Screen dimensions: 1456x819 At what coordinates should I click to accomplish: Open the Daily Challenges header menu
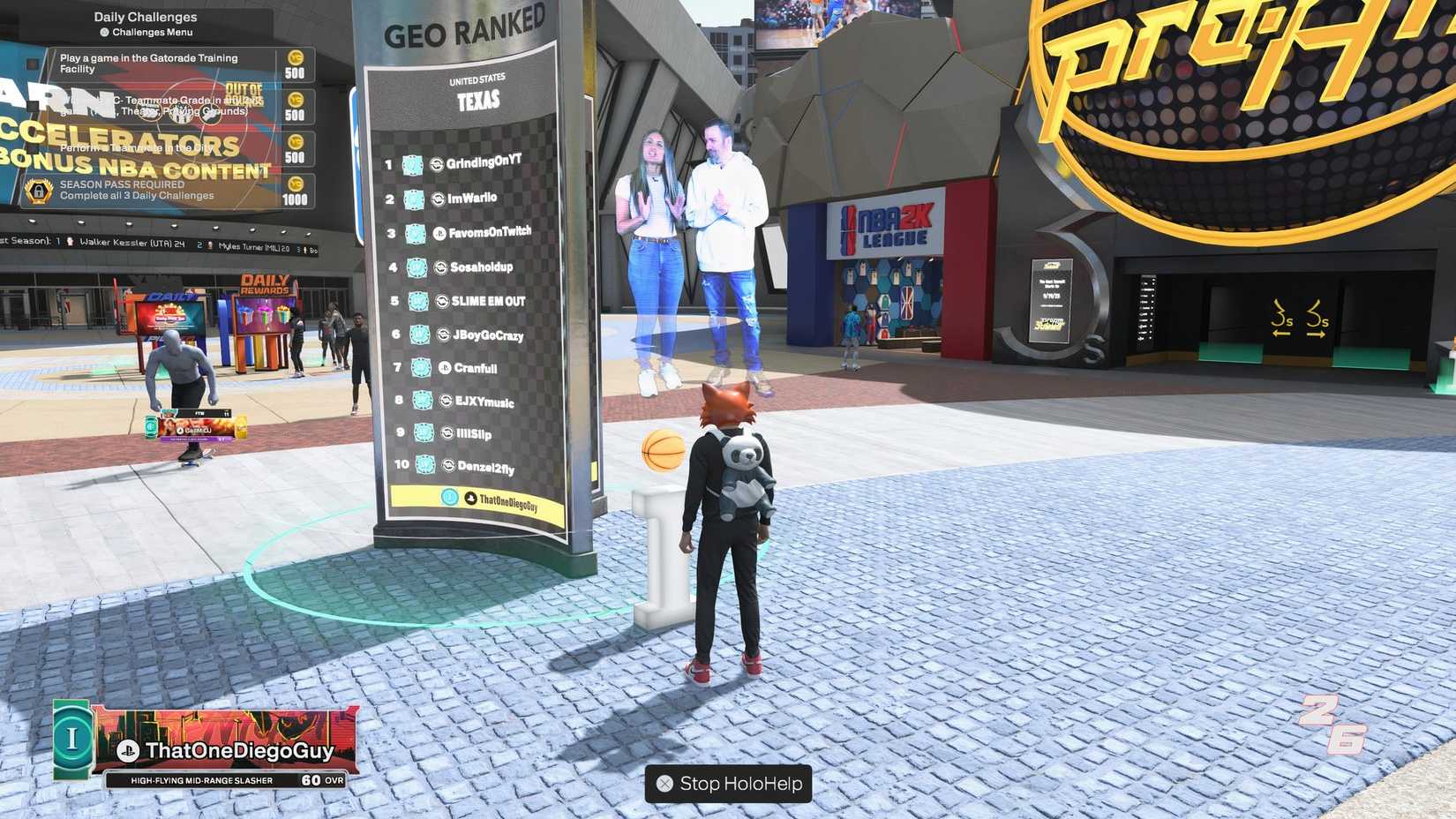(x=146, y=16)
